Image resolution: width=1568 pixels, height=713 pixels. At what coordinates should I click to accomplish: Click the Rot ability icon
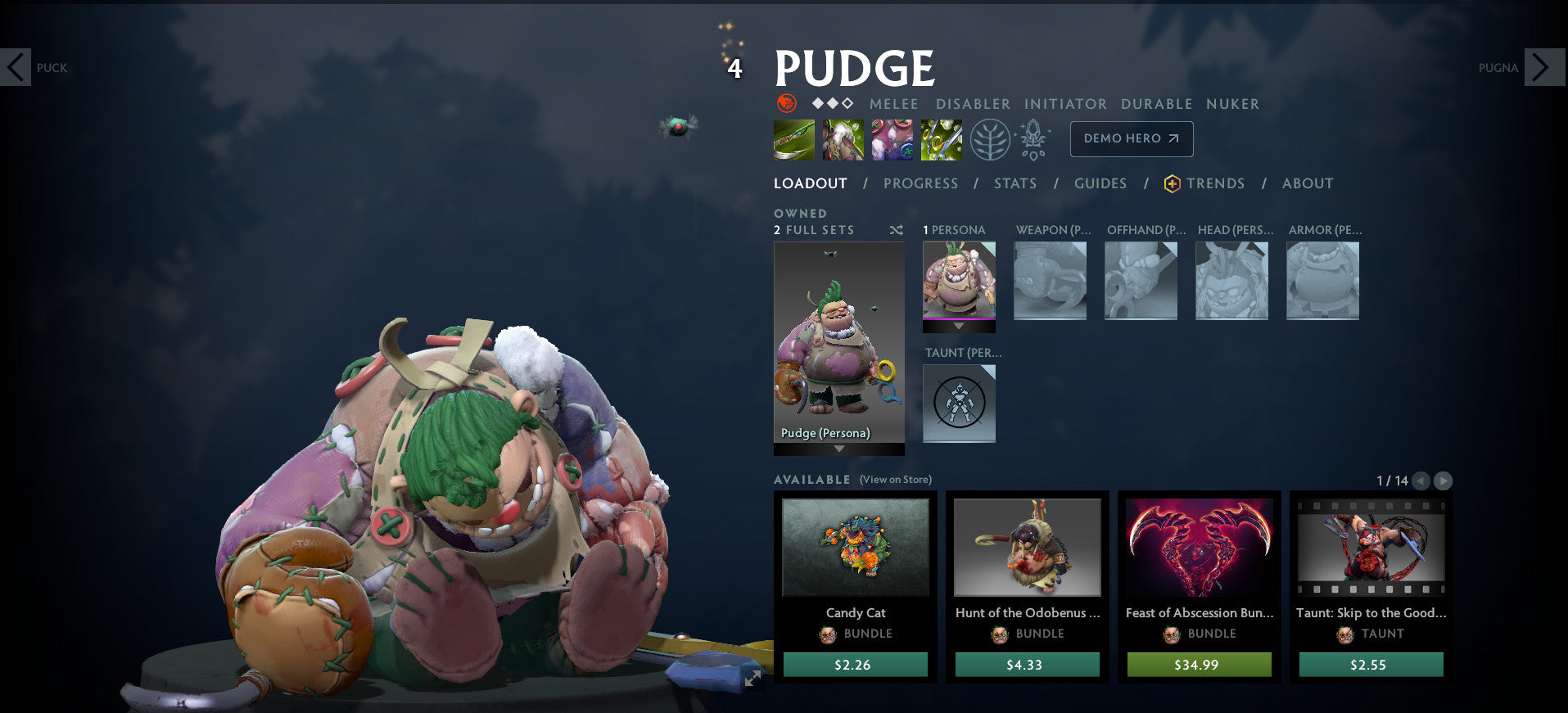(843, 139)
